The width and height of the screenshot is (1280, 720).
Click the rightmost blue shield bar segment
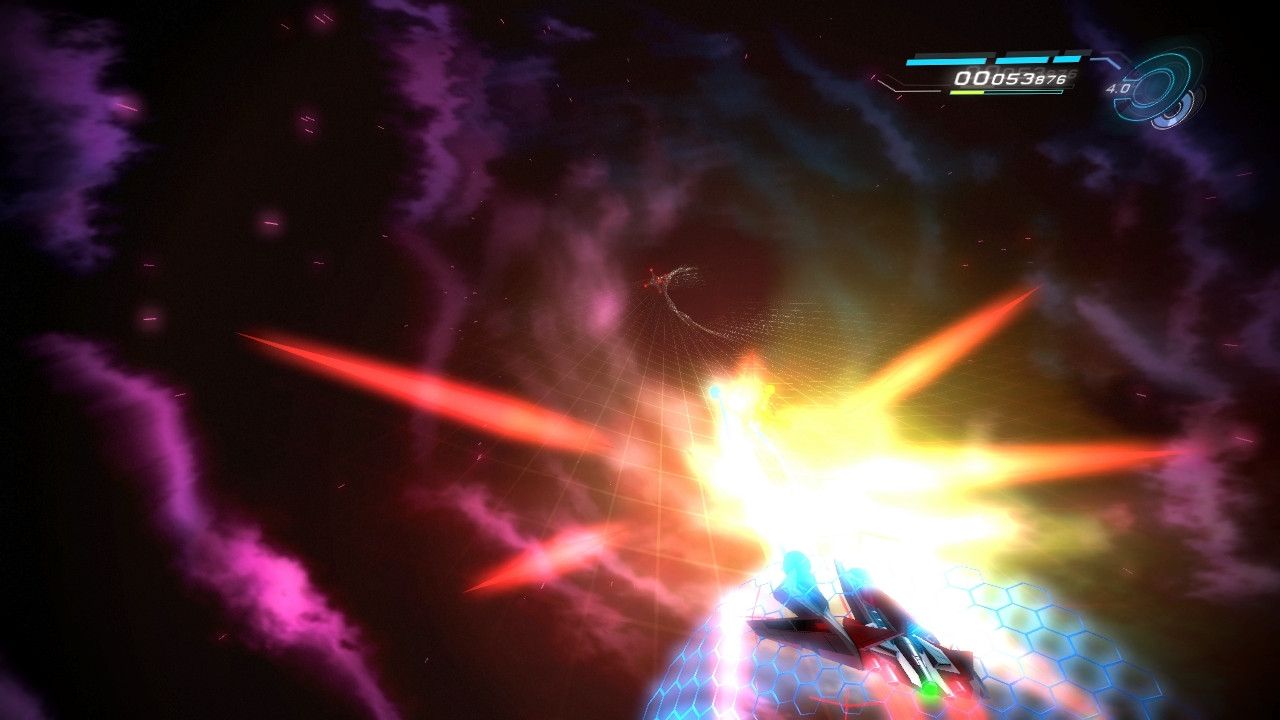tap(1068, 60)
